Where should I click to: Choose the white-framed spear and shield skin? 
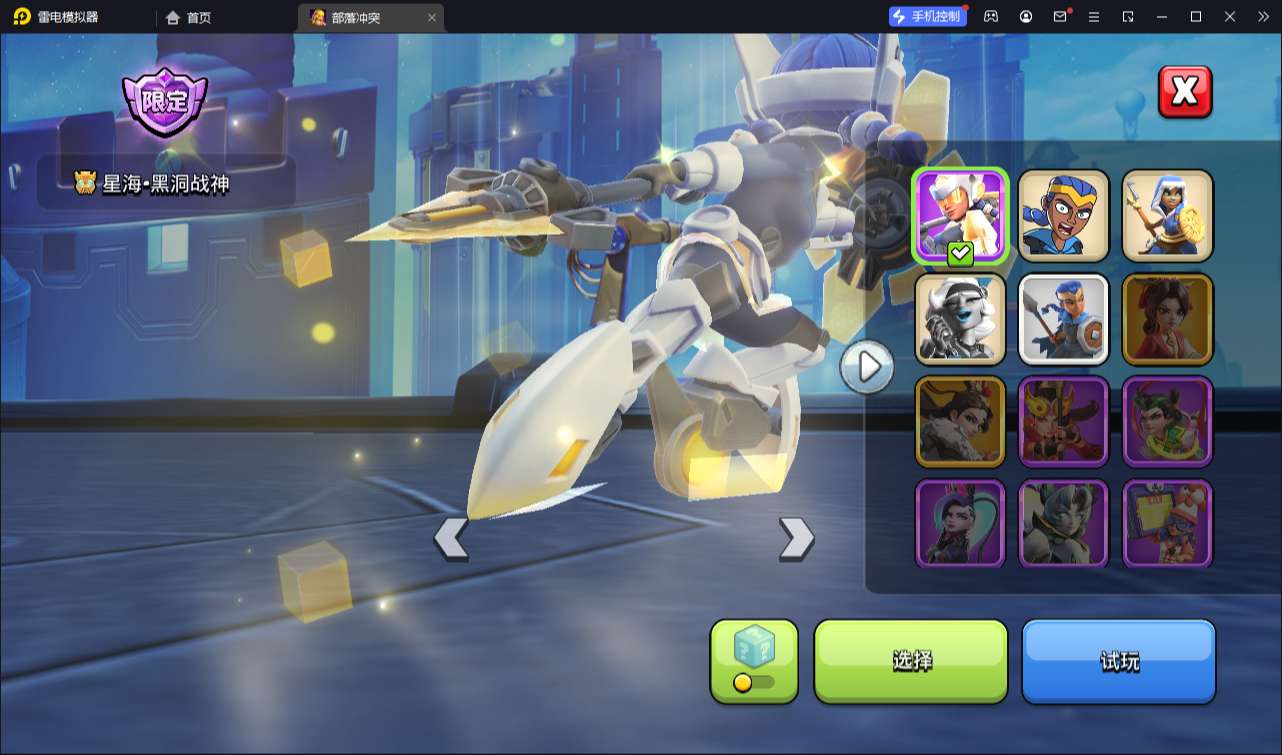point(1064,319)
